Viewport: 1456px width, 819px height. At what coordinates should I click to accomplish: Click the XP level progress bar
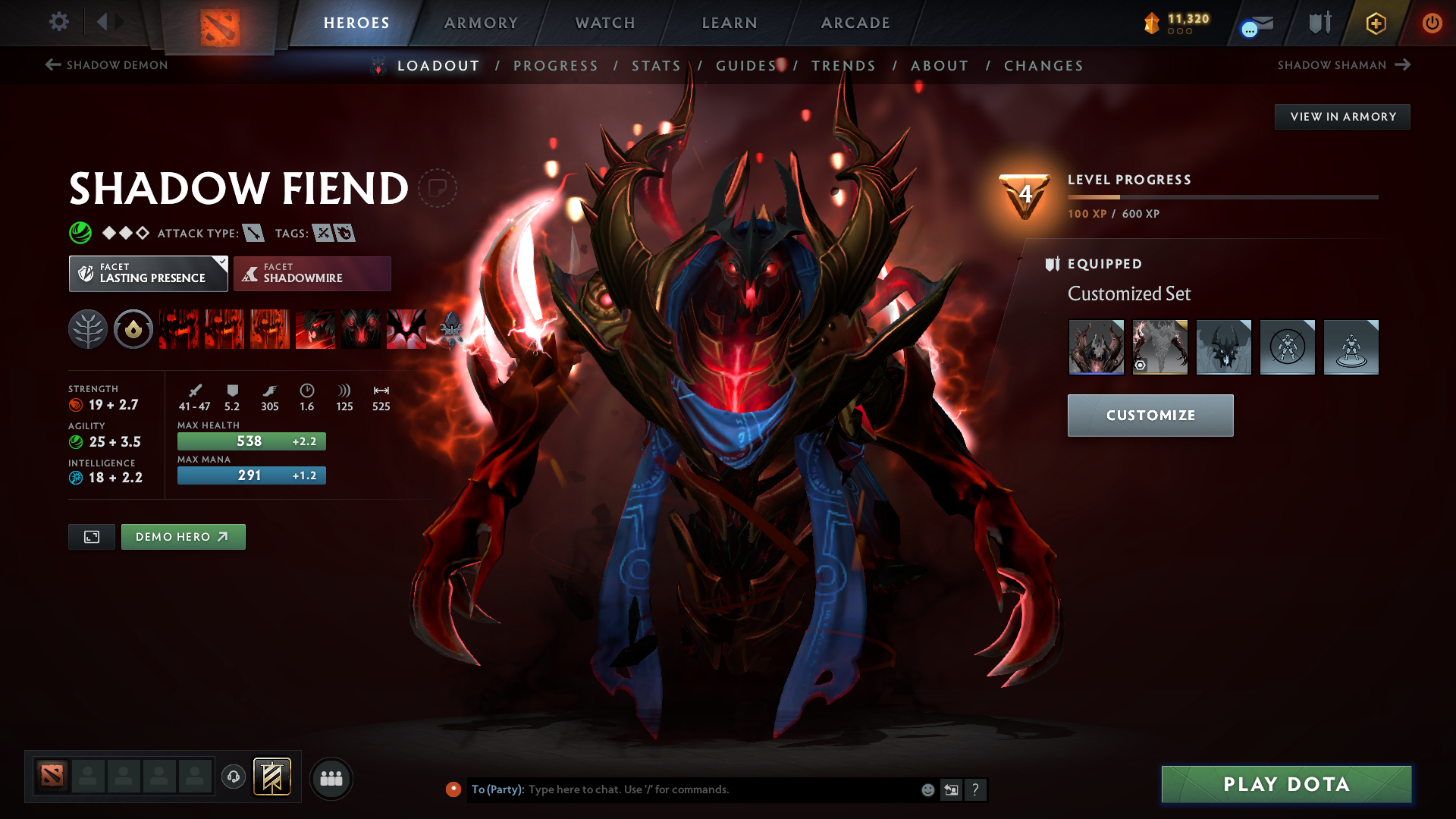click(1222, 196)
